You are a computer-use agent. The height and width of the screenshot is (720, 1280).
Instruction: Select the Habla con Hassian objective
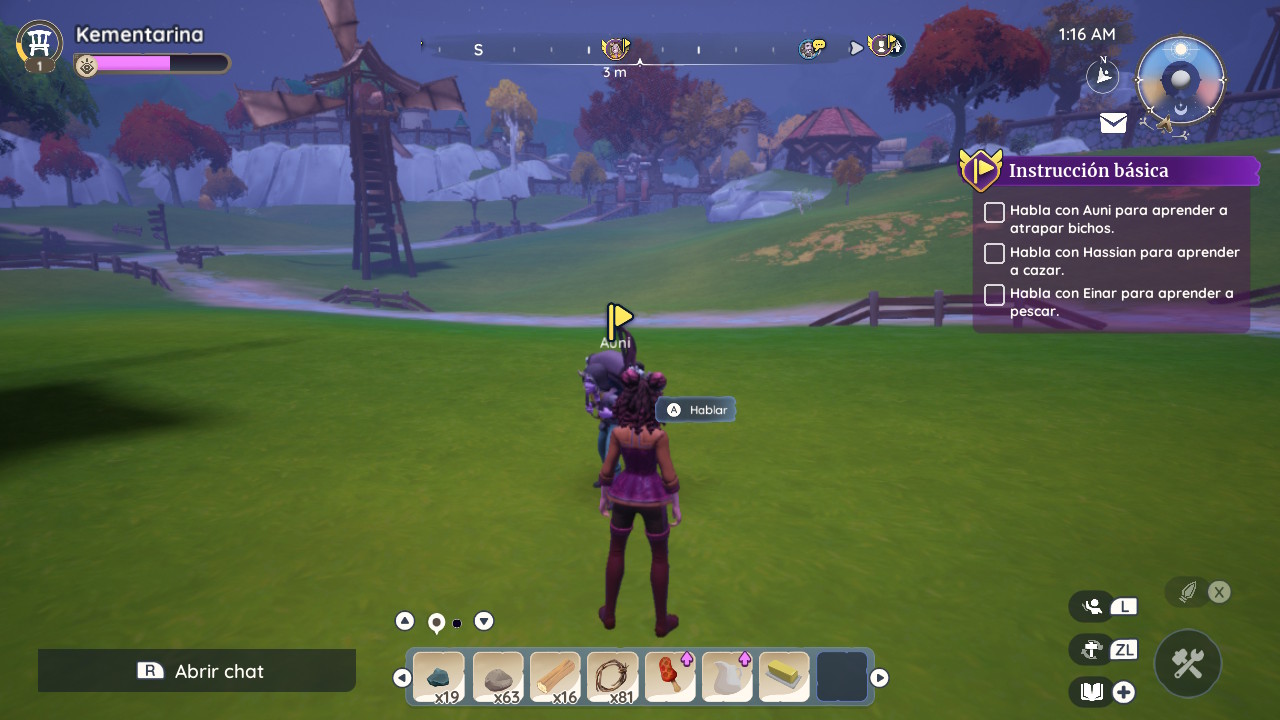click(x=1124, y=261)
